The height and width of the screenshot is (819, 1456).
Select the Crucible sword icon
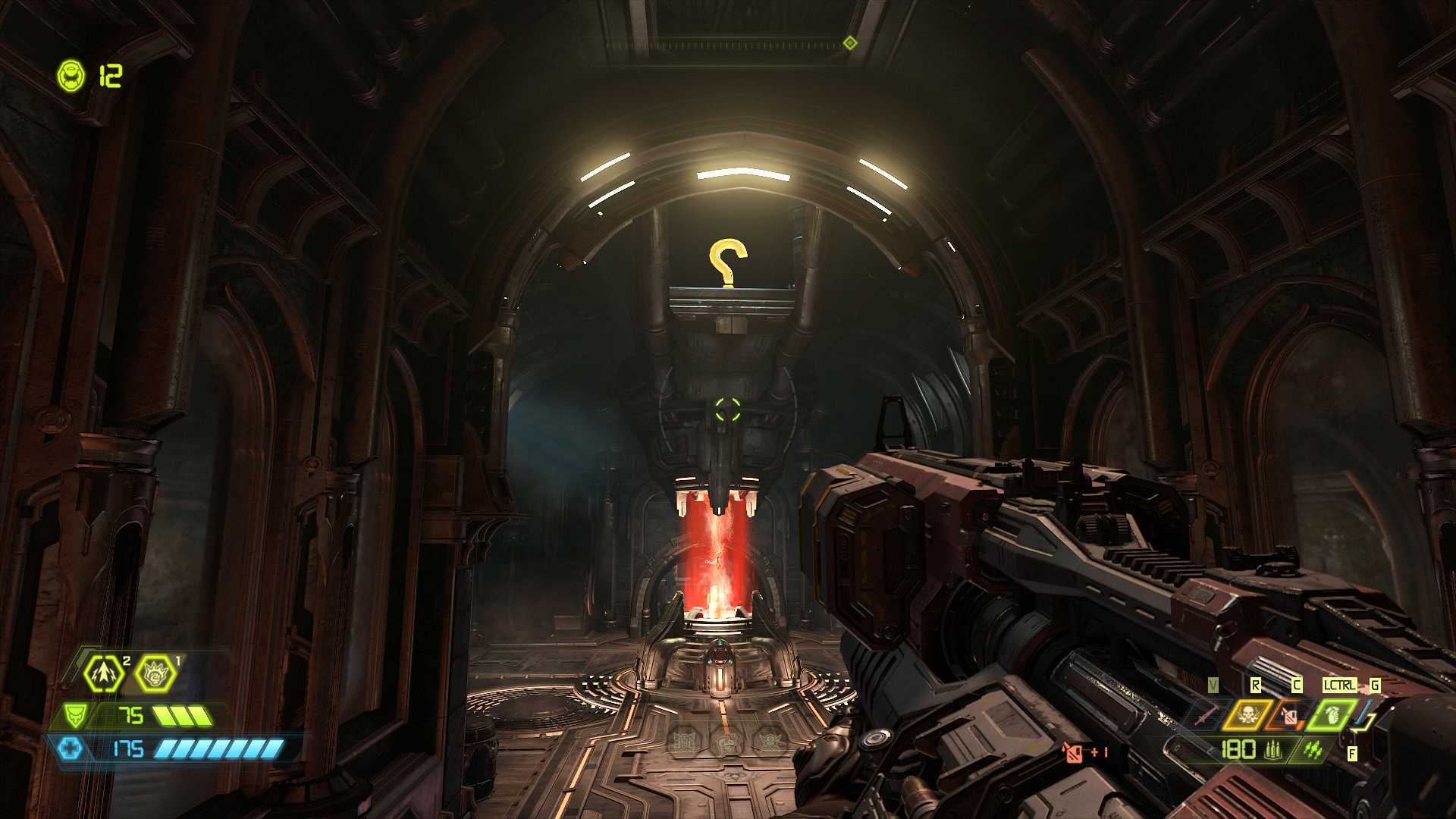1205,714
